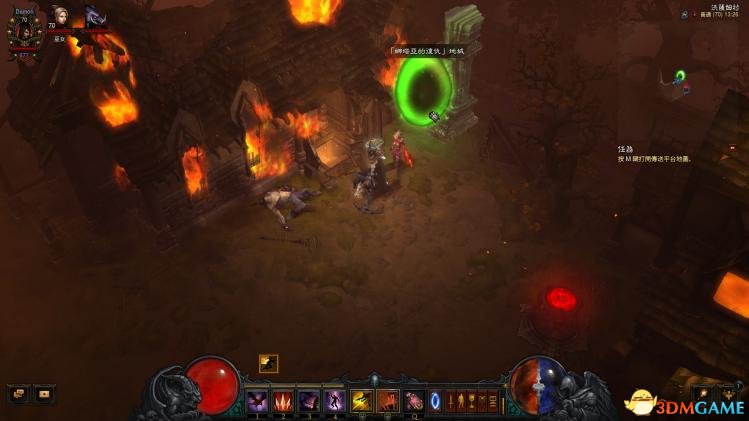Cast the glowing purple figure skill

(334, 400)
